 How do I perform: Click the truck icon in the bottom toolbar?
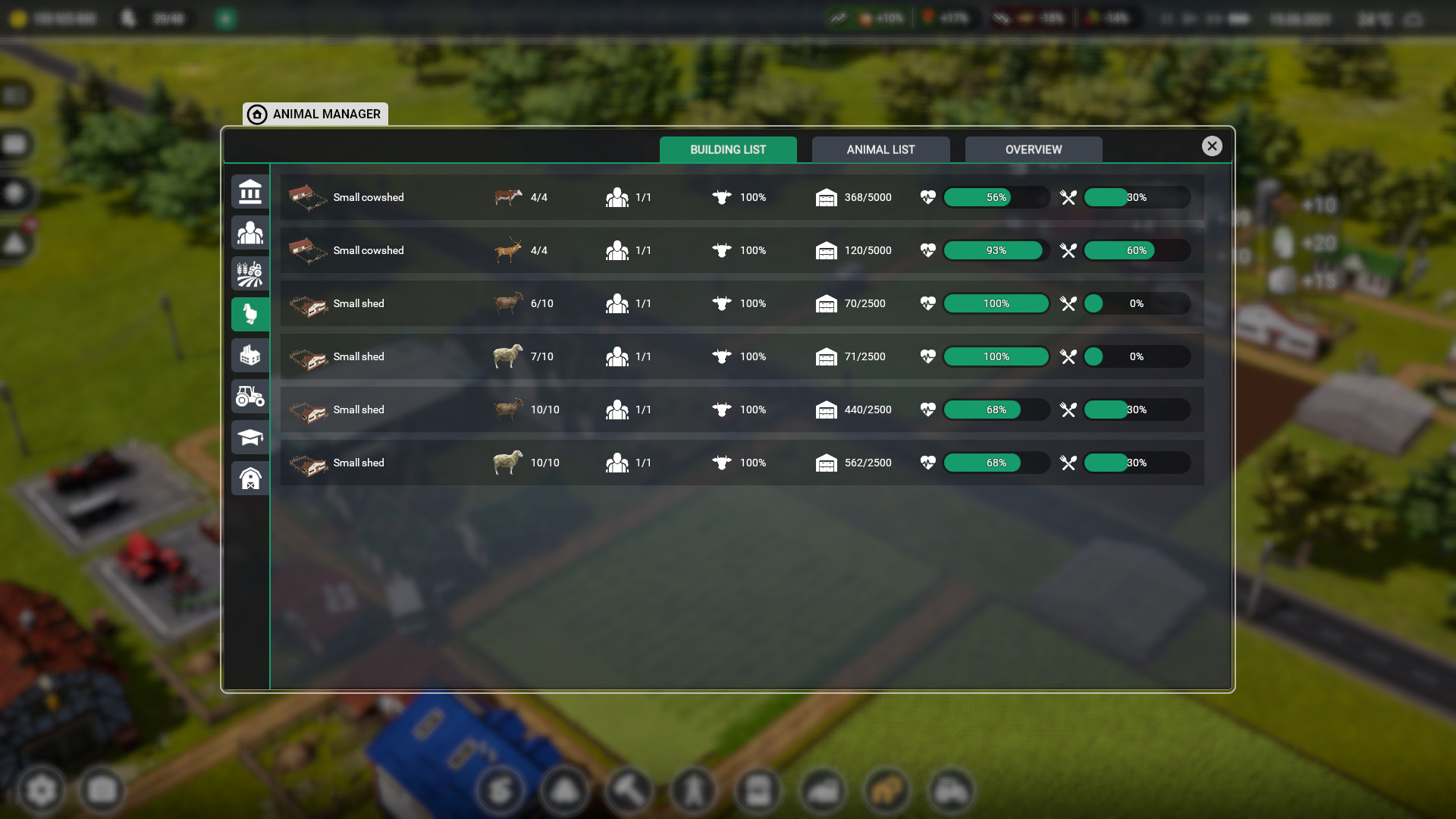click(824, 790)
